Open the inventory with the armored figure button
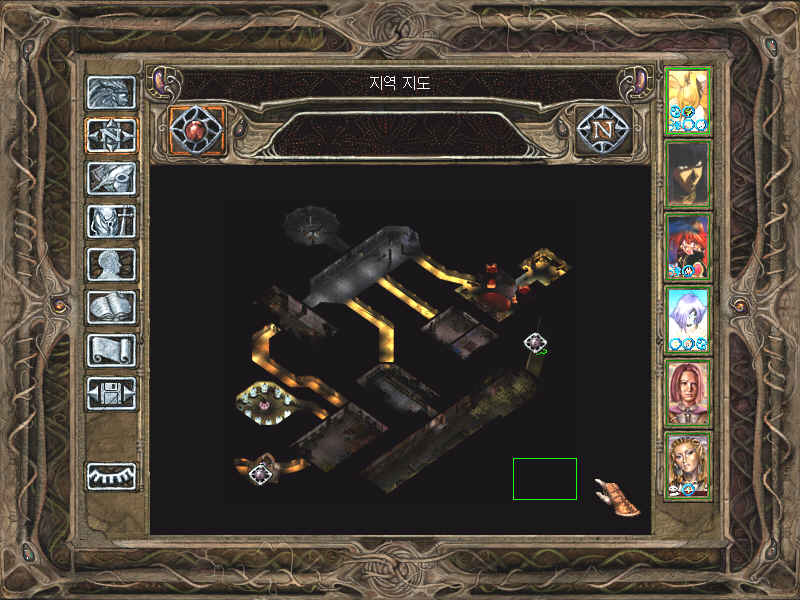Screen dimensions: 800x600 click(x=111, y=220)
